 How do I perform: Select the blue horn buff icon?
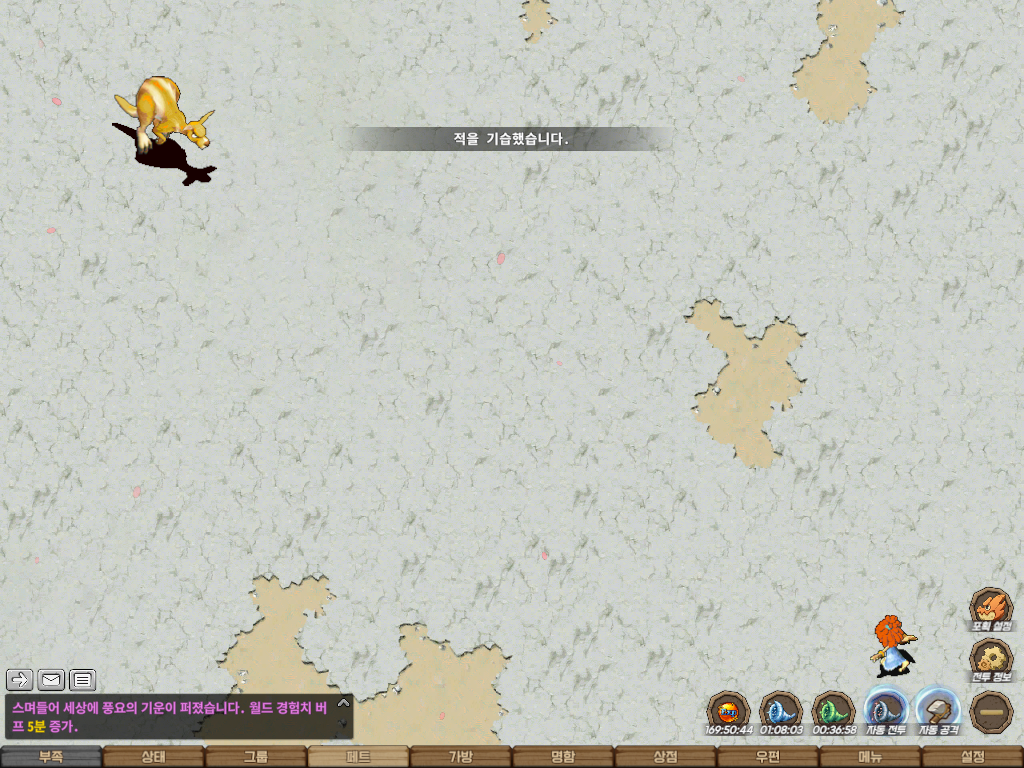(x=781, y=711)
